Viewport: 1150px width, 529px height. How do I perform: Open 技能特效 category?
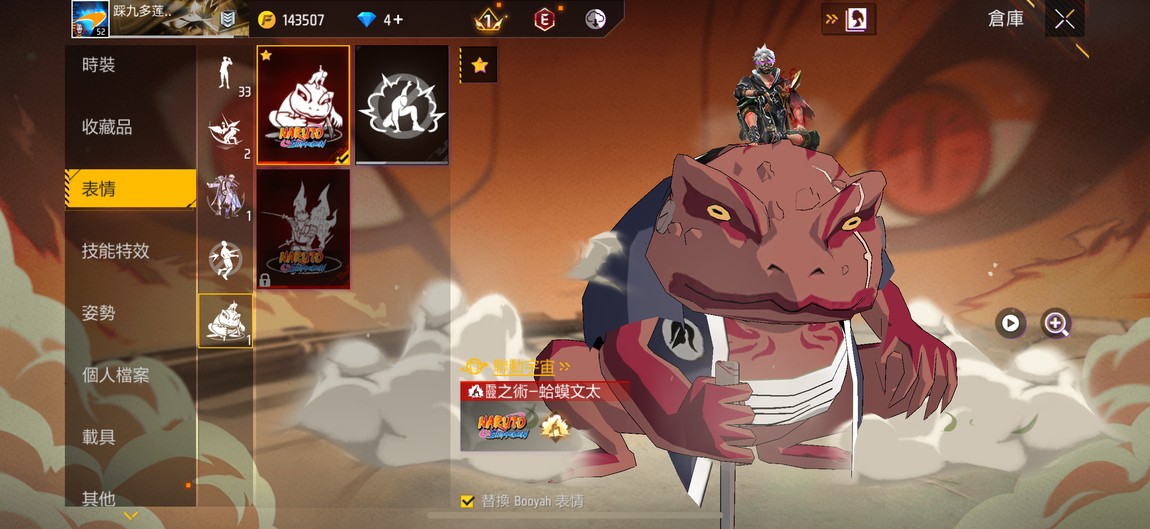coord(130,251)
